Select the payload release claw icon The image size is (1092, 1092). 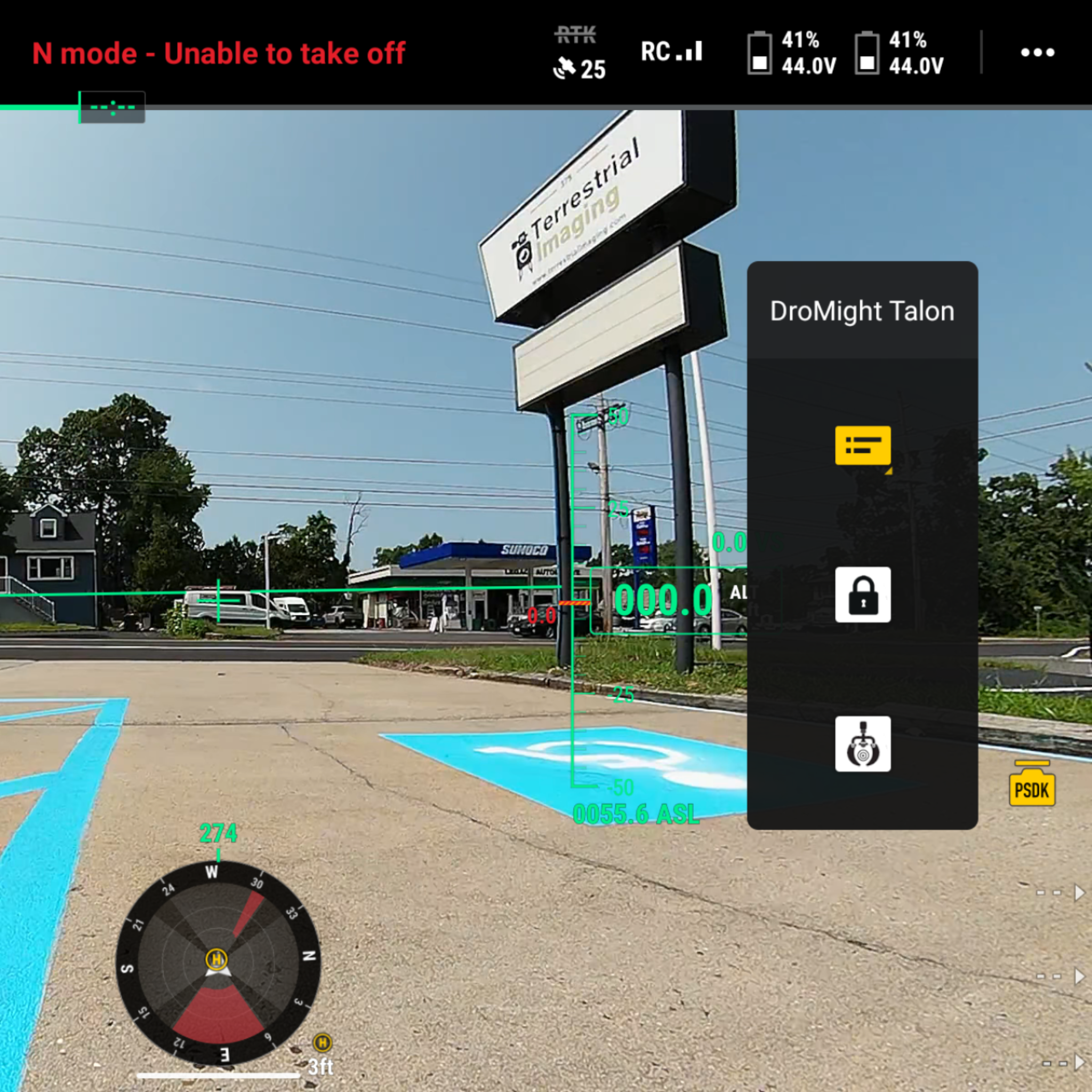pyautogui.click(x=863, y=745)
